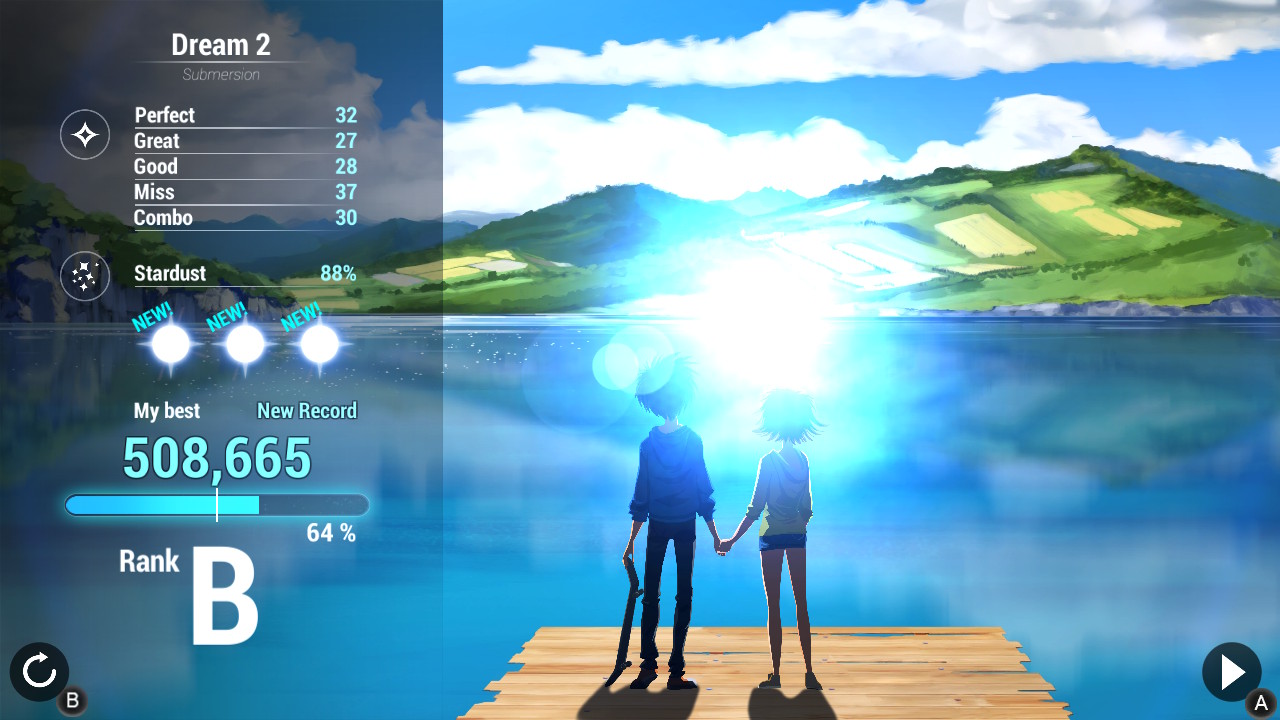The image size is (1280, 720).
Task: Toggle the New Record indicator
Action: click(307, 410)
